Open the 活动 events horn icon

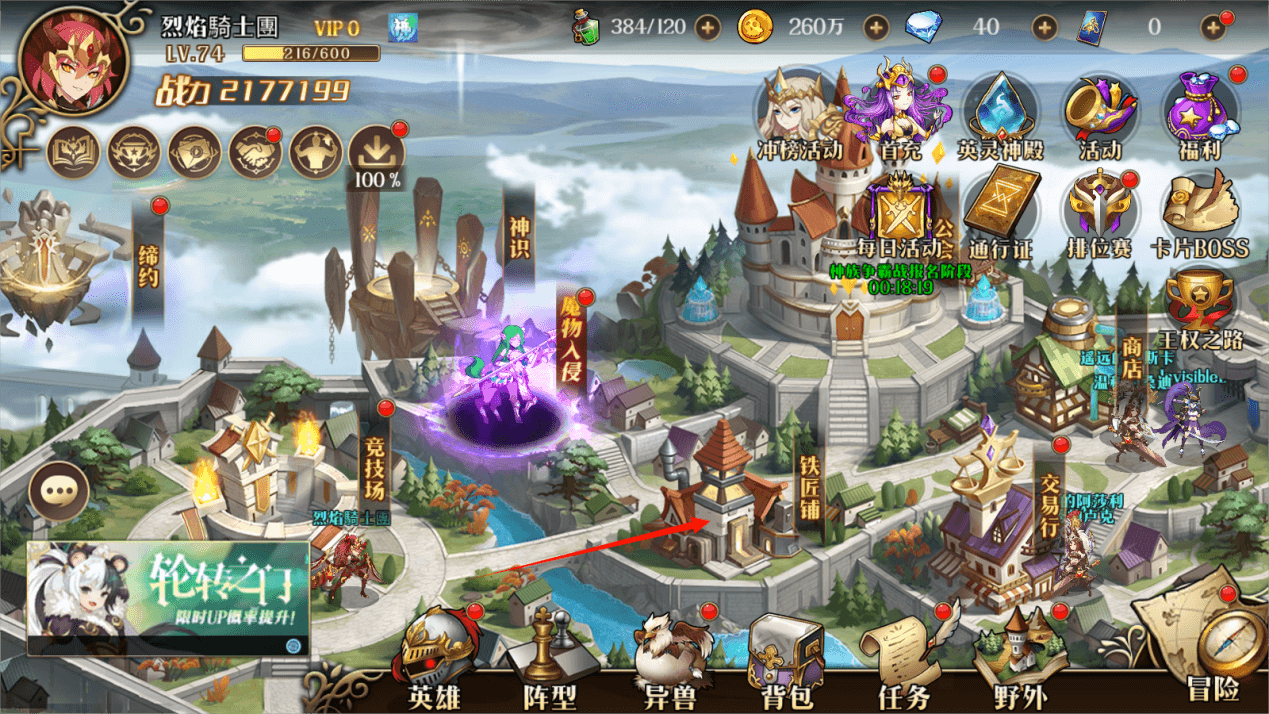(1099, 115)
